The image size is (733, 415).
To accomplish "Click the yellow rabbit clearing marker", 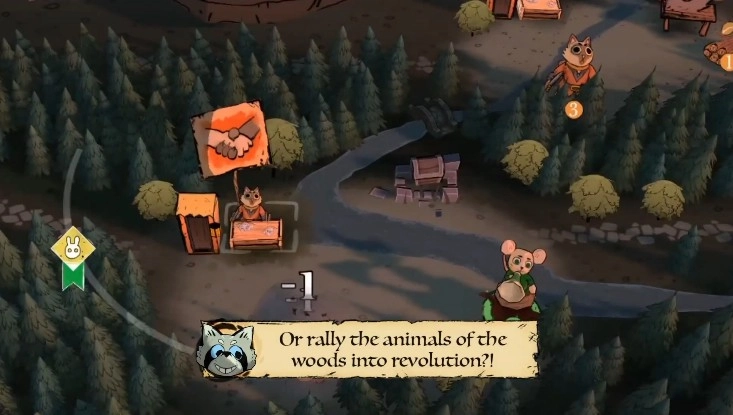I will coord(72,246).
